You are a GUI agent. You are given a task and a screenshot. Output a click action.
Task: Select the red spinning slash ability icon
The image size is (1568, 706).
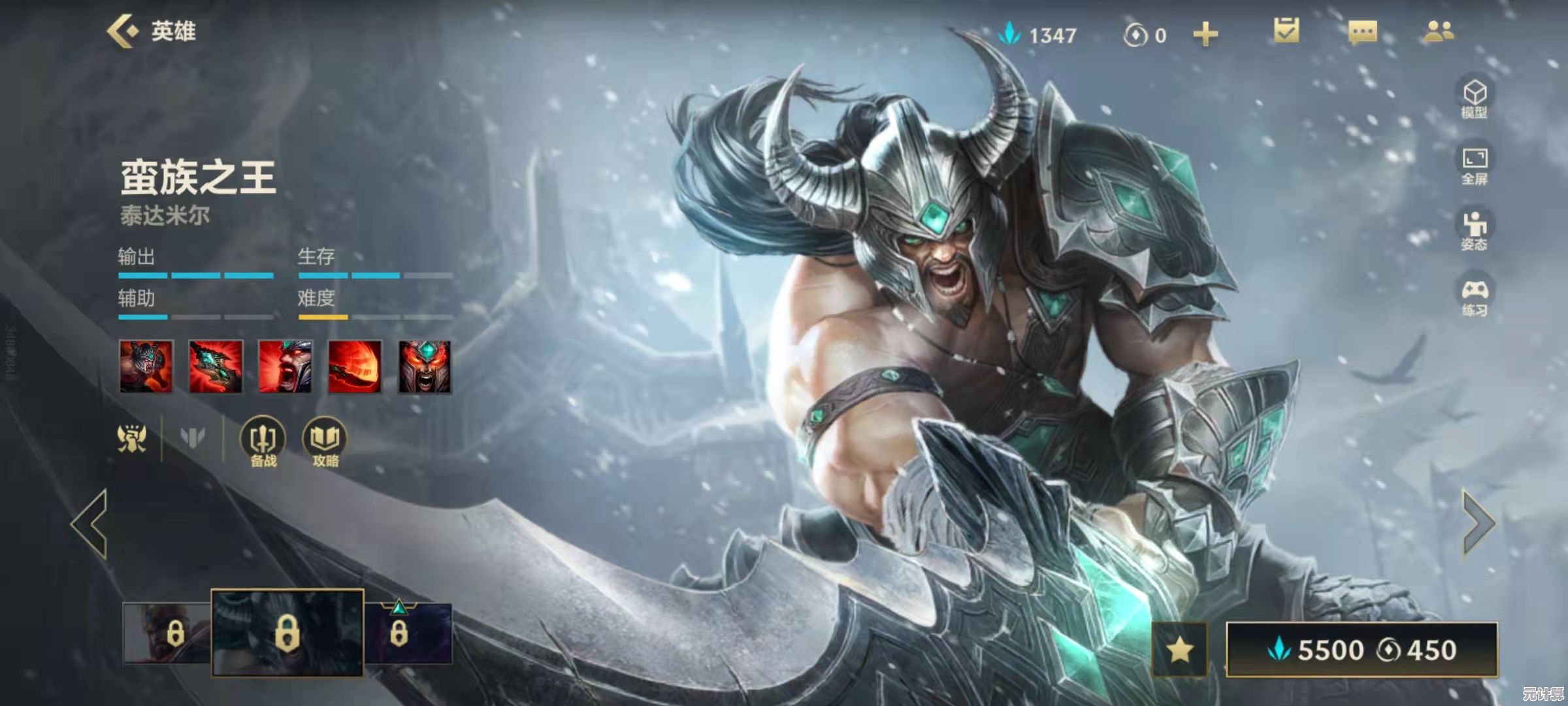355,367
